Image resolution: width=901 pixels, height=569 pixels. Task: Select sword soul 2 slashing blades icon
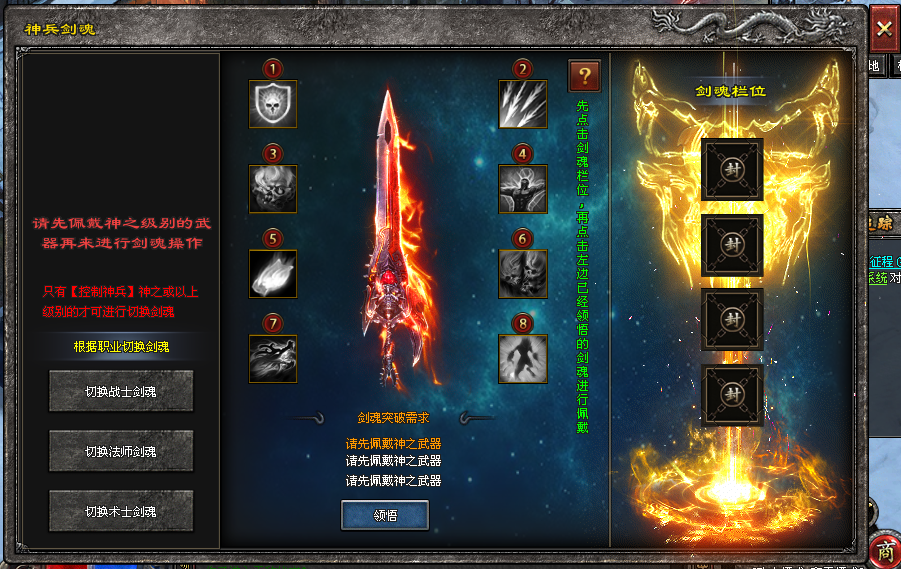click(523, 104)
